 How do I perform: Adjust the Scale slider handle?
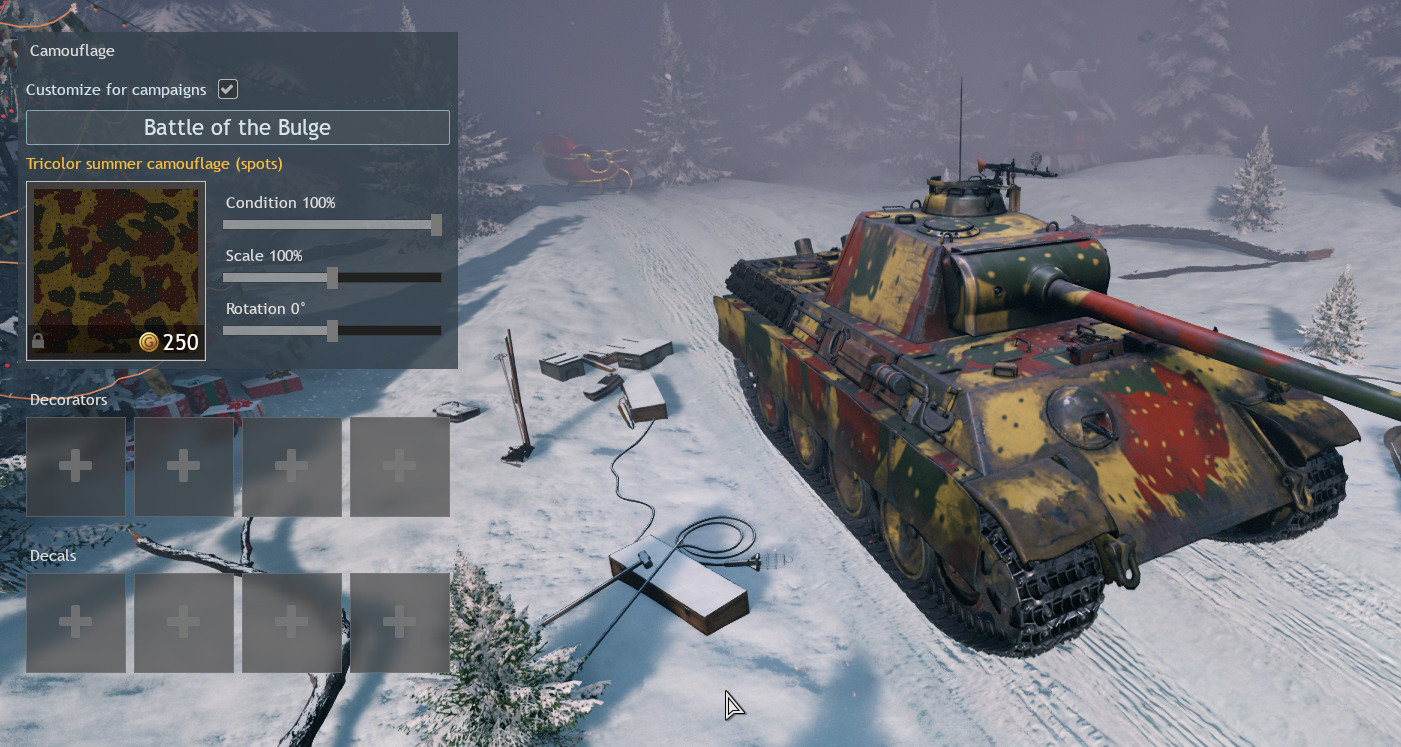pyautogui.click(x=332, y=278)
